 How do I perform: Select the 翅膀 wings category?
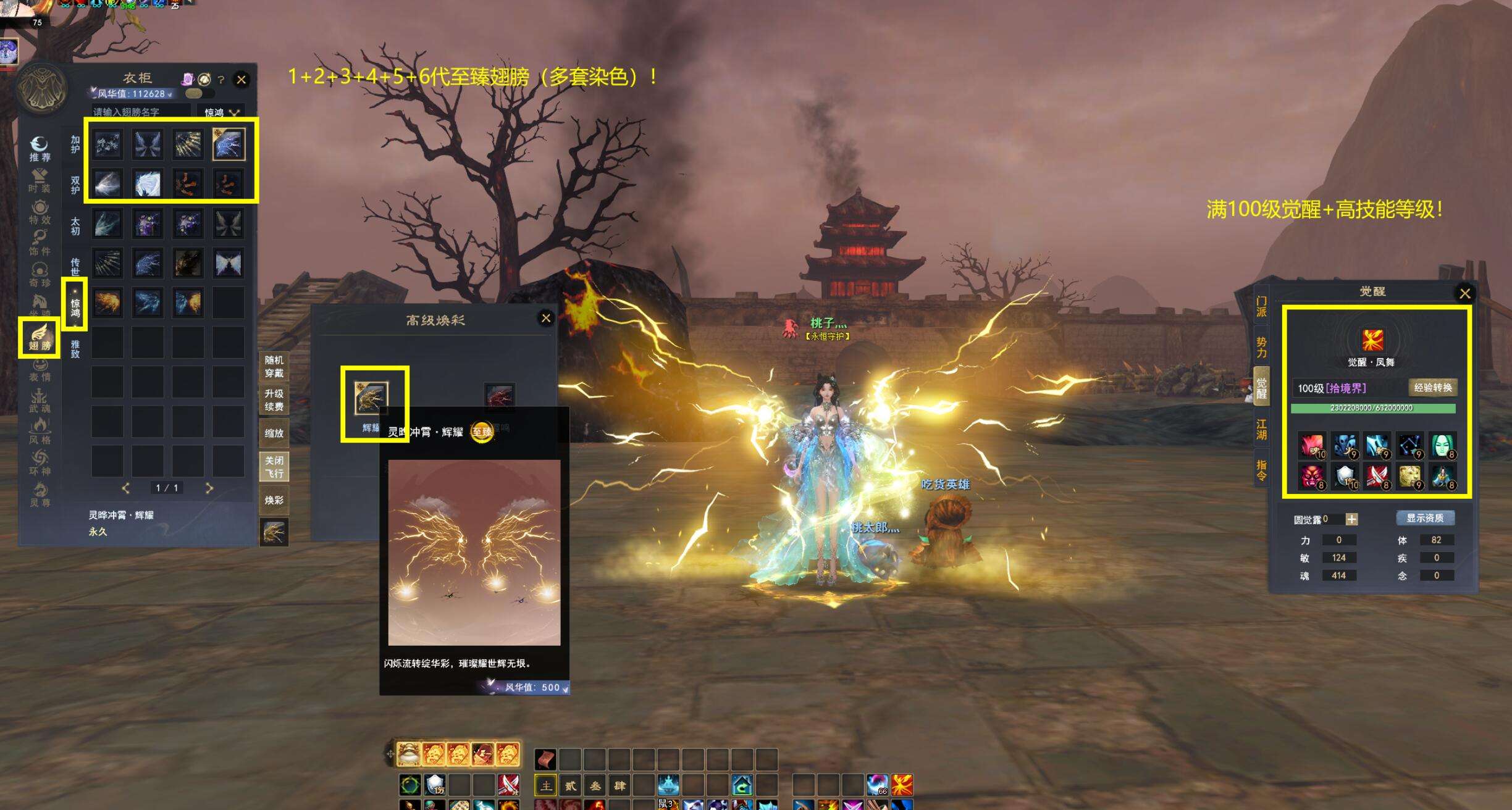pyautogui.click(x=40, y=338)
